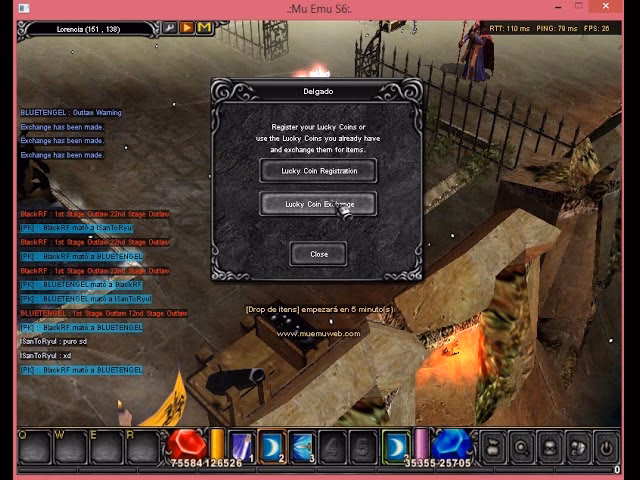
Task: Click the orange arrow button by Lorencia coordinates
Action: tap(187, 28)
